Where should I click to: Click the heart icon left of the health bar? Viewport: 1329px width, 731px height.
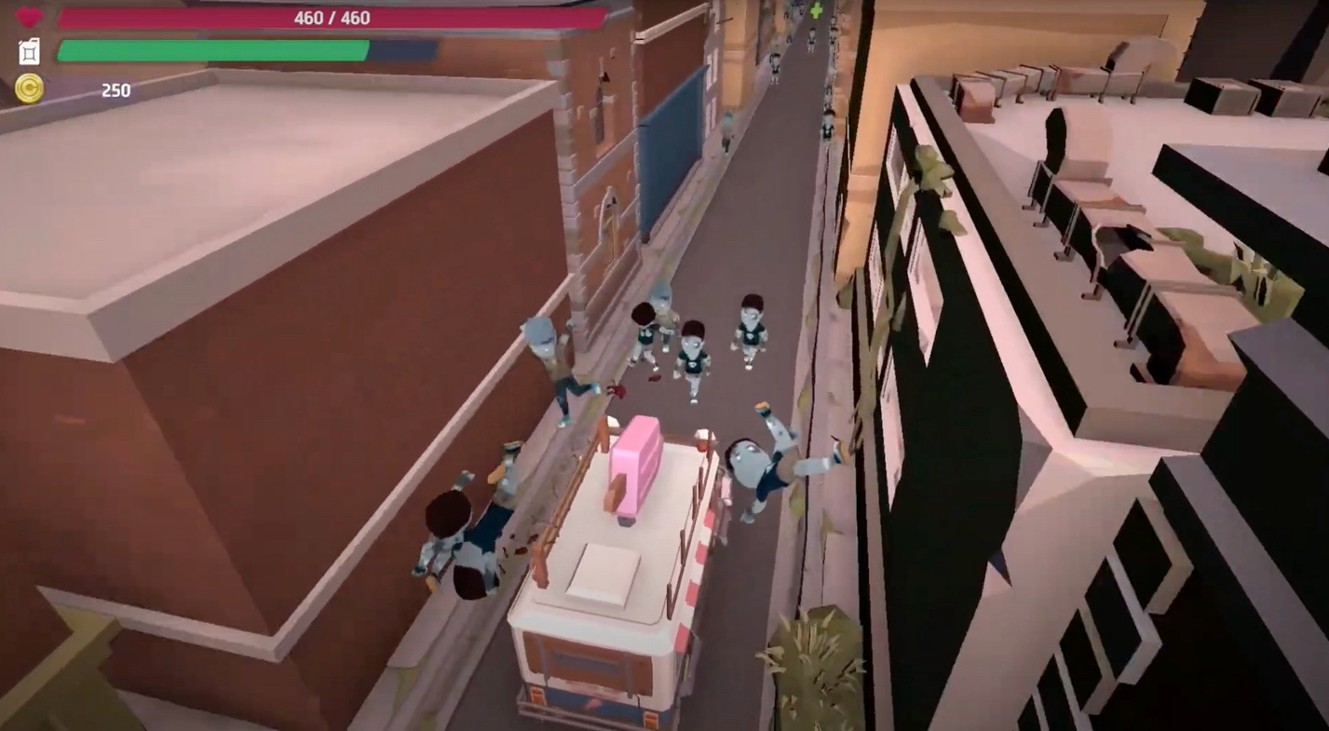coord(30,16)
